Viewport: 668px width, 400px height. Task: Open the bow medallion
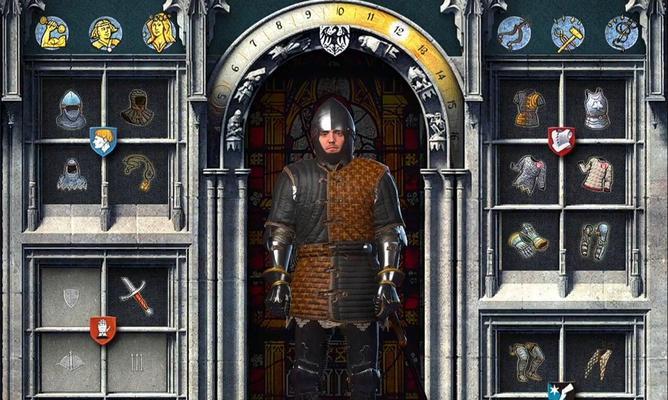514,33
